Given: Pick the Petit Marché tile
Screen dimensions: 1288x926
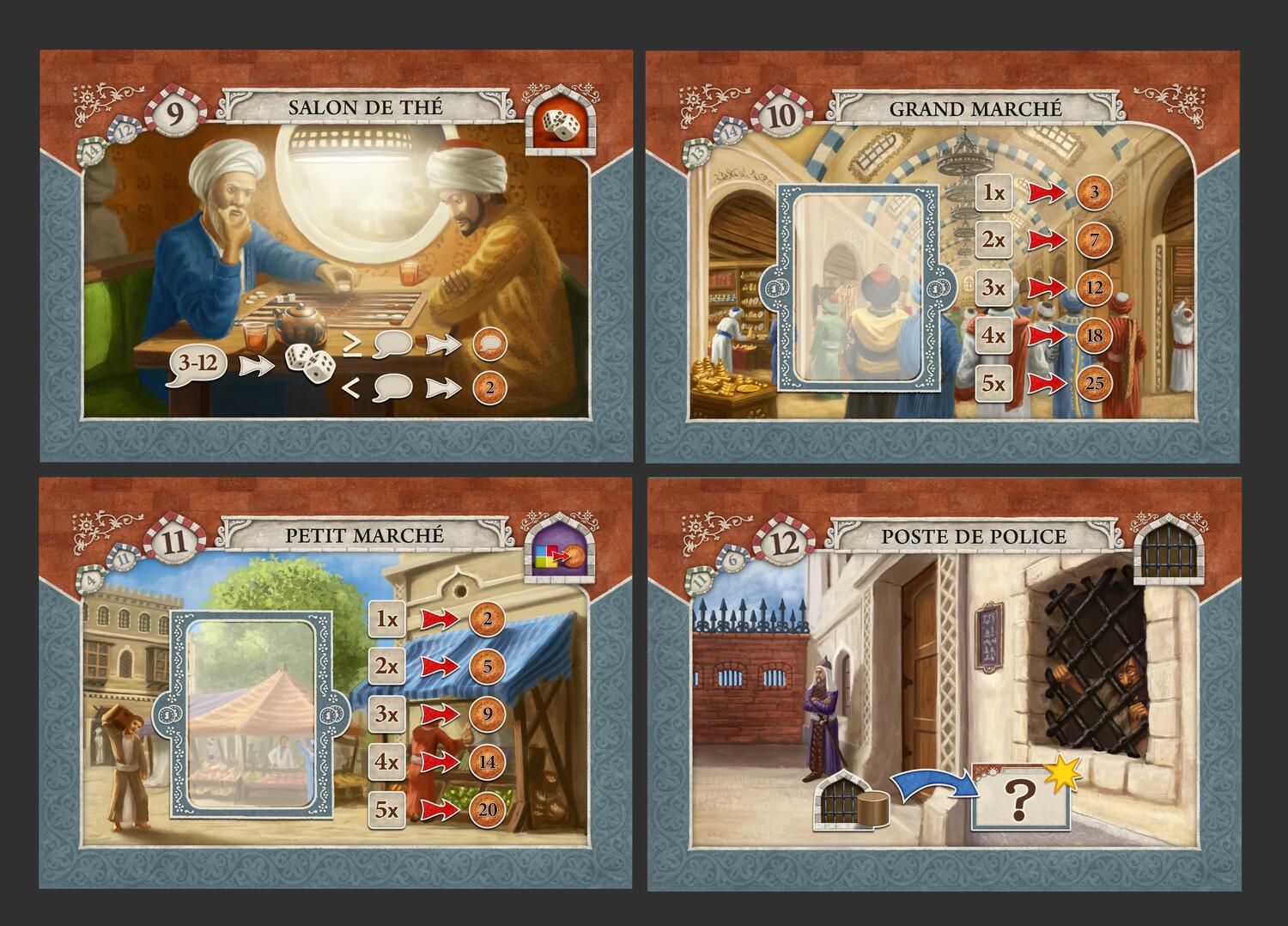Looking at the screenshot, I should (x=336, y=684).
